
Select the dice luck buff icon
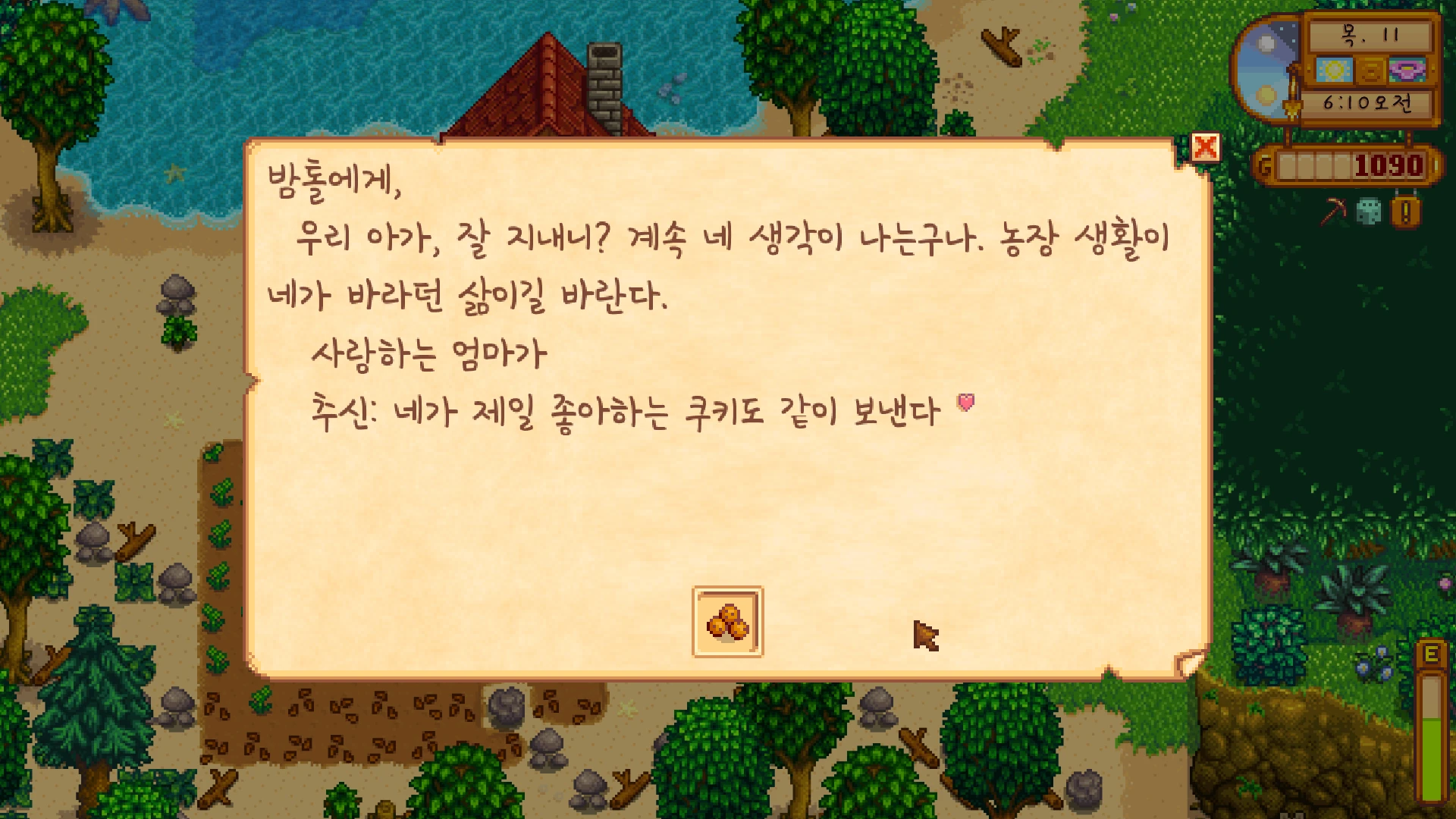click(x=1369, y=212)
